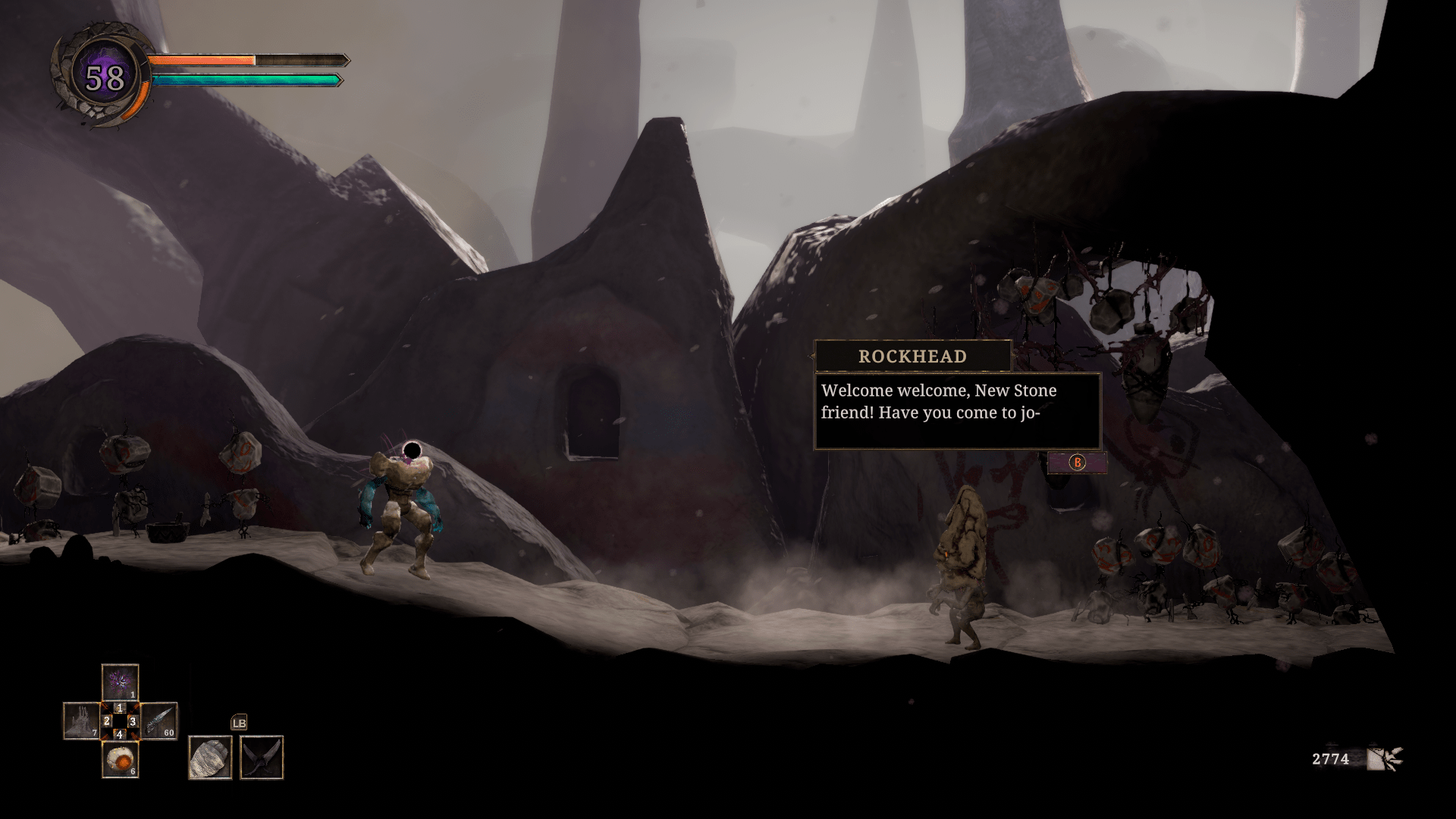Choose the dark winged blades slot
The height and width of the screenshot is (819, 1456).
coord(262,757)
